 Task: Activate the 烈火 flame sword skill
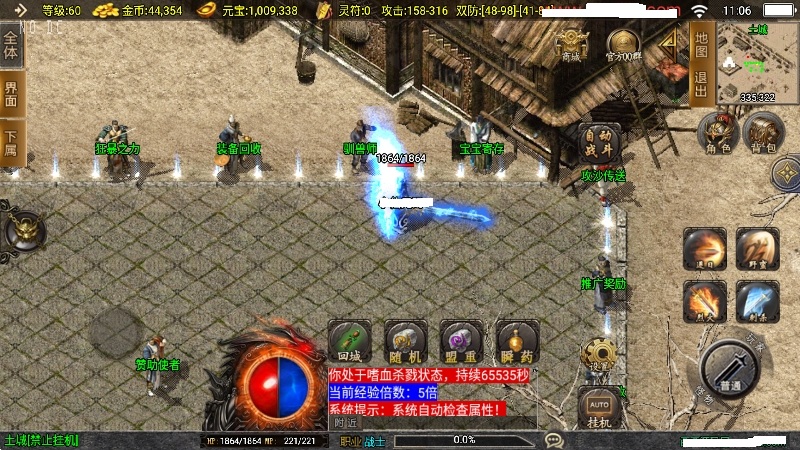coord(704,299)
